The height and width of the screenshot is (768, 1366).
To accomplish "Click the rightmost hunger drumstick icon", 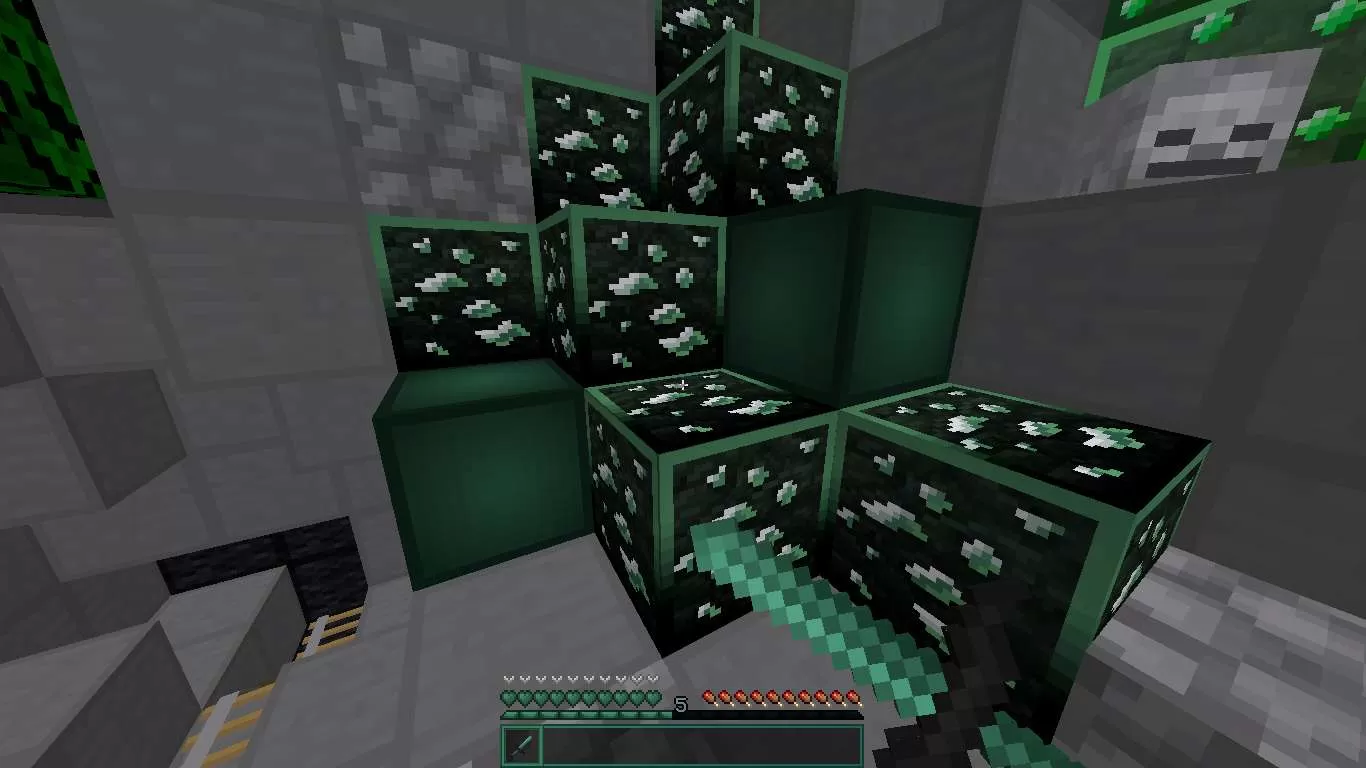I will pos(854,697).
